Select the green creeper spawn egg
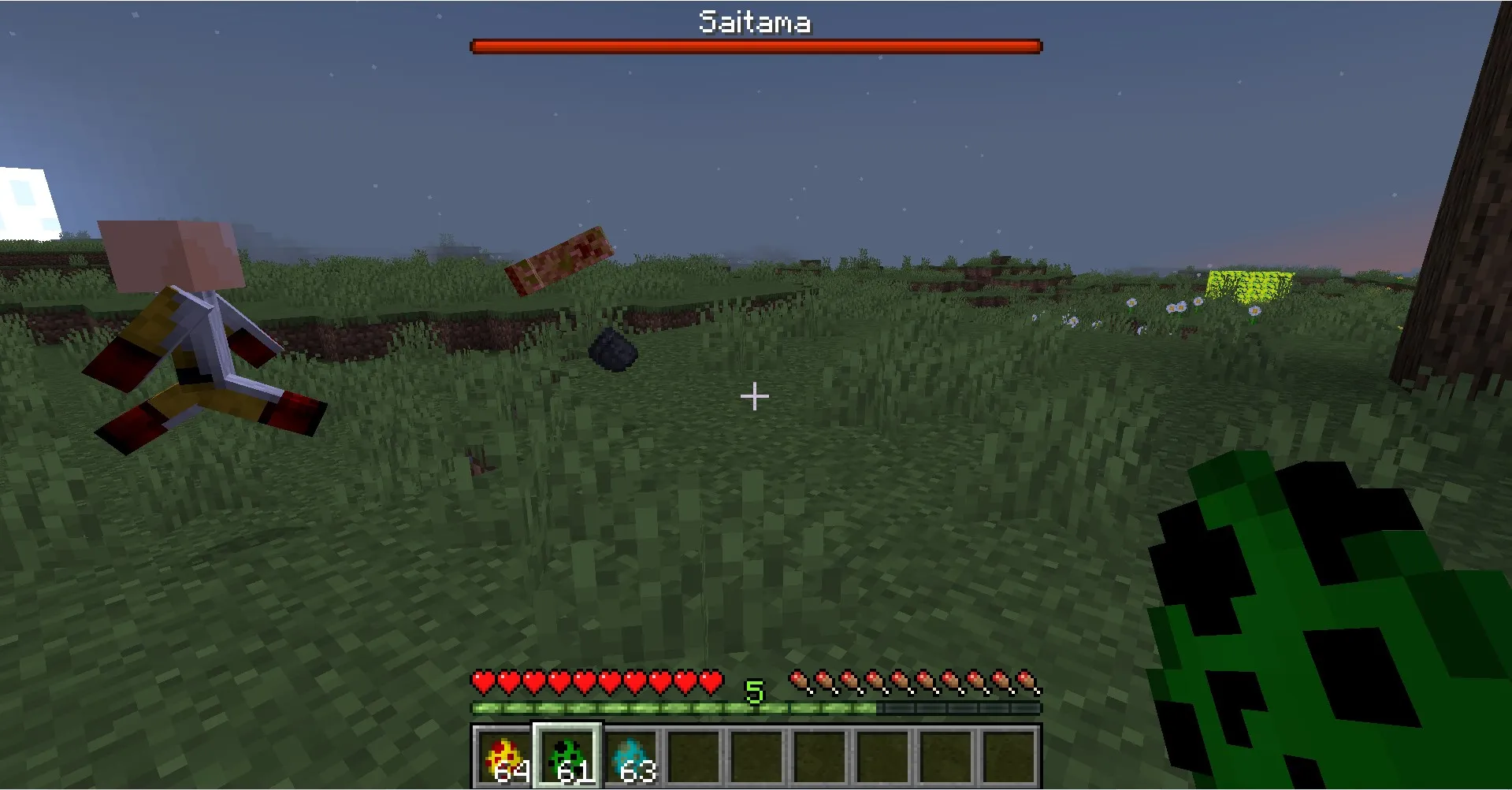Viewport: 1512px width, 790px height. coord(567,755)
